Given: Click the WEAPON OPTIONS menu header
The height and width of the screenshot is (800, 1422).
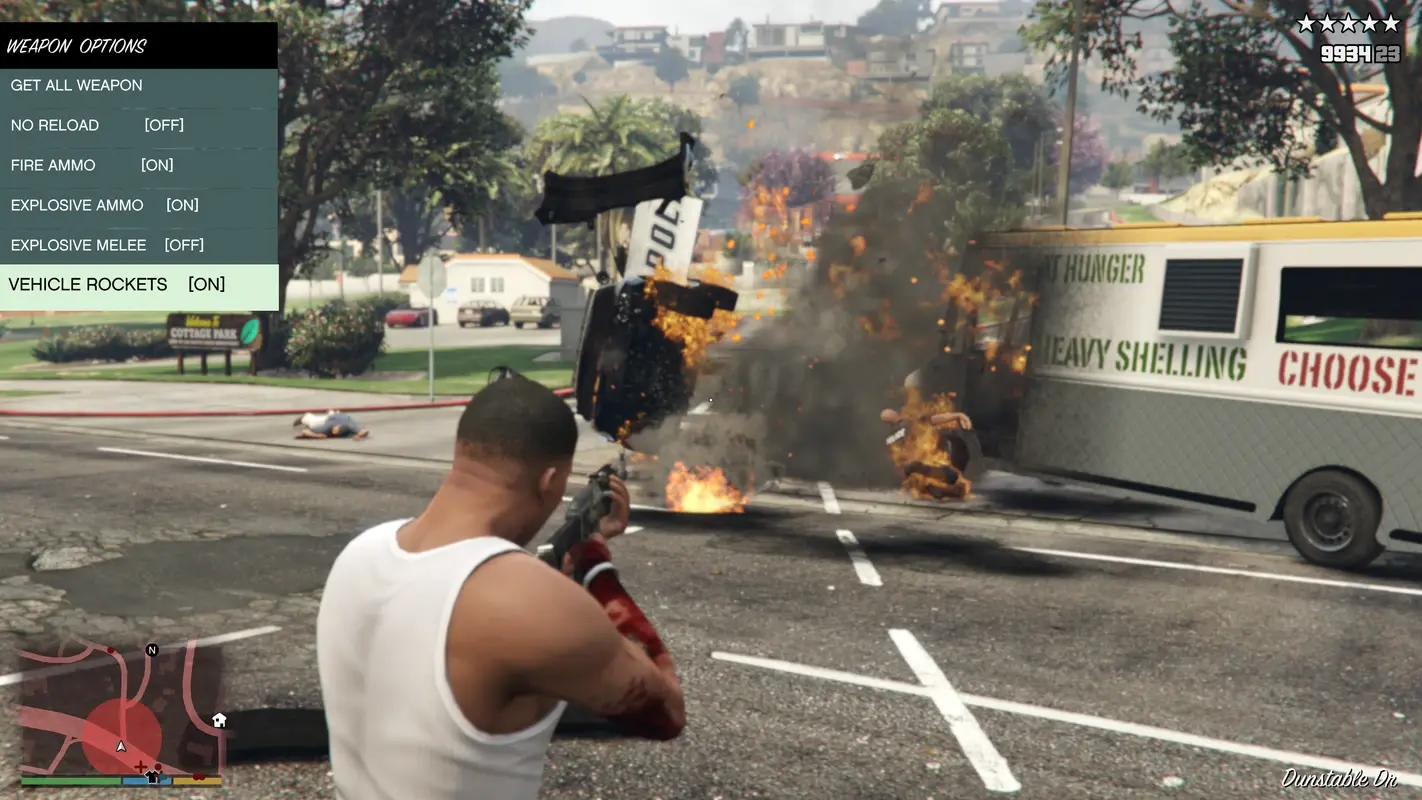Looking at the screenshot, I should tap(80, 44).
